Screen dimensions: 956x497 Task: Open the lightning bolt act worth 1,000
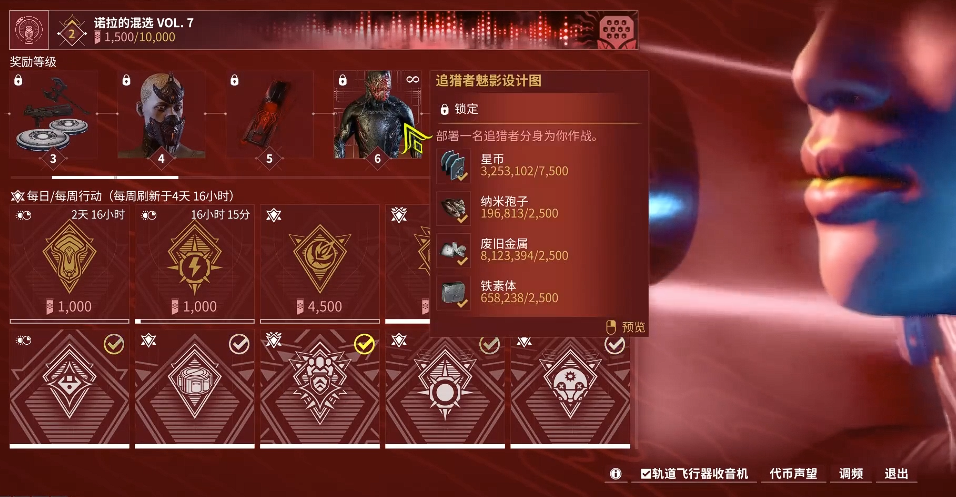pyautogui.click(x=195, y=262)
